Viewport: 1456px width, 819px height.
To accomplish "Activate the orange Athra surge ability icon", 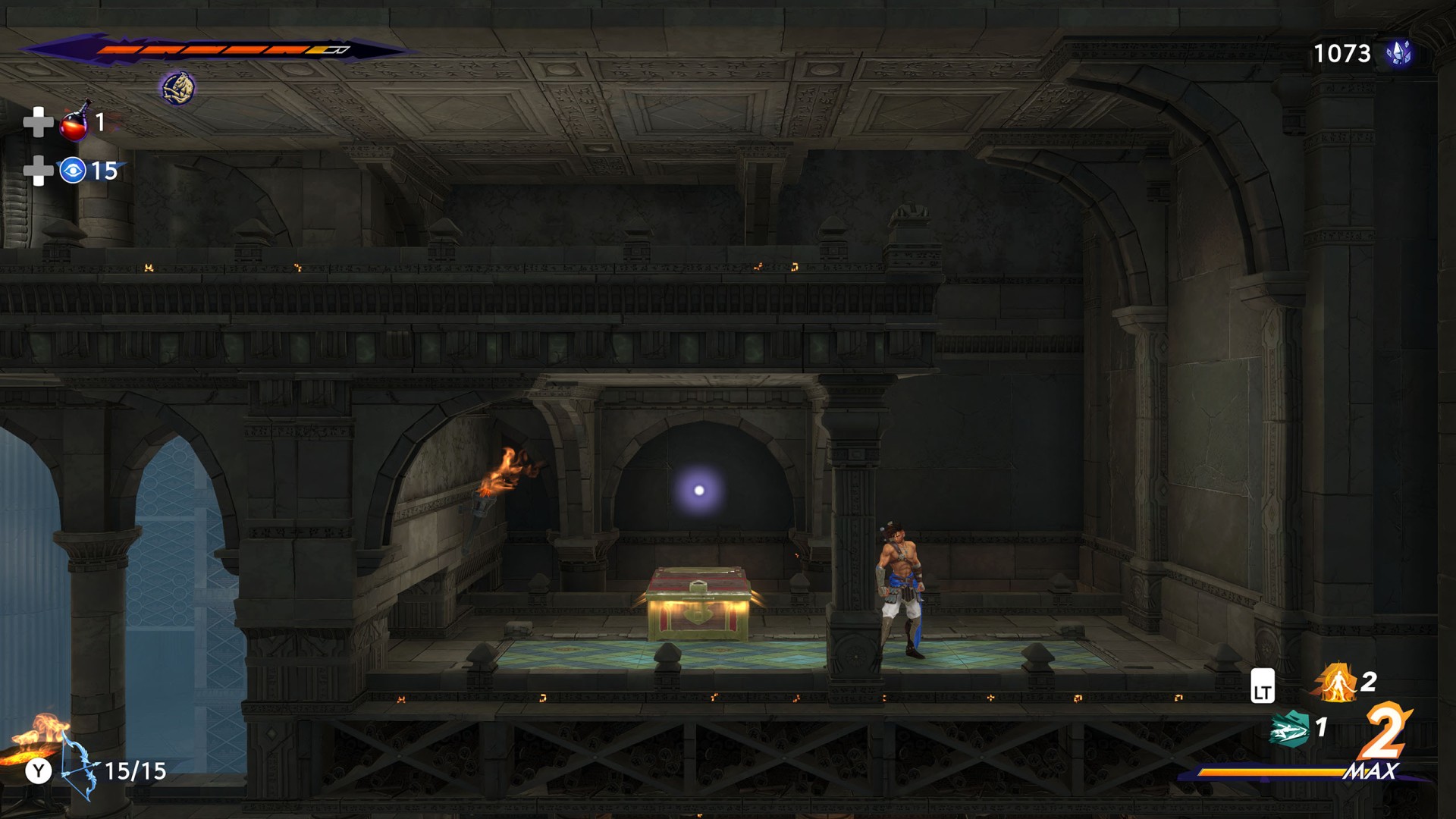I will pyautogui.click(x=1336, y=682).
